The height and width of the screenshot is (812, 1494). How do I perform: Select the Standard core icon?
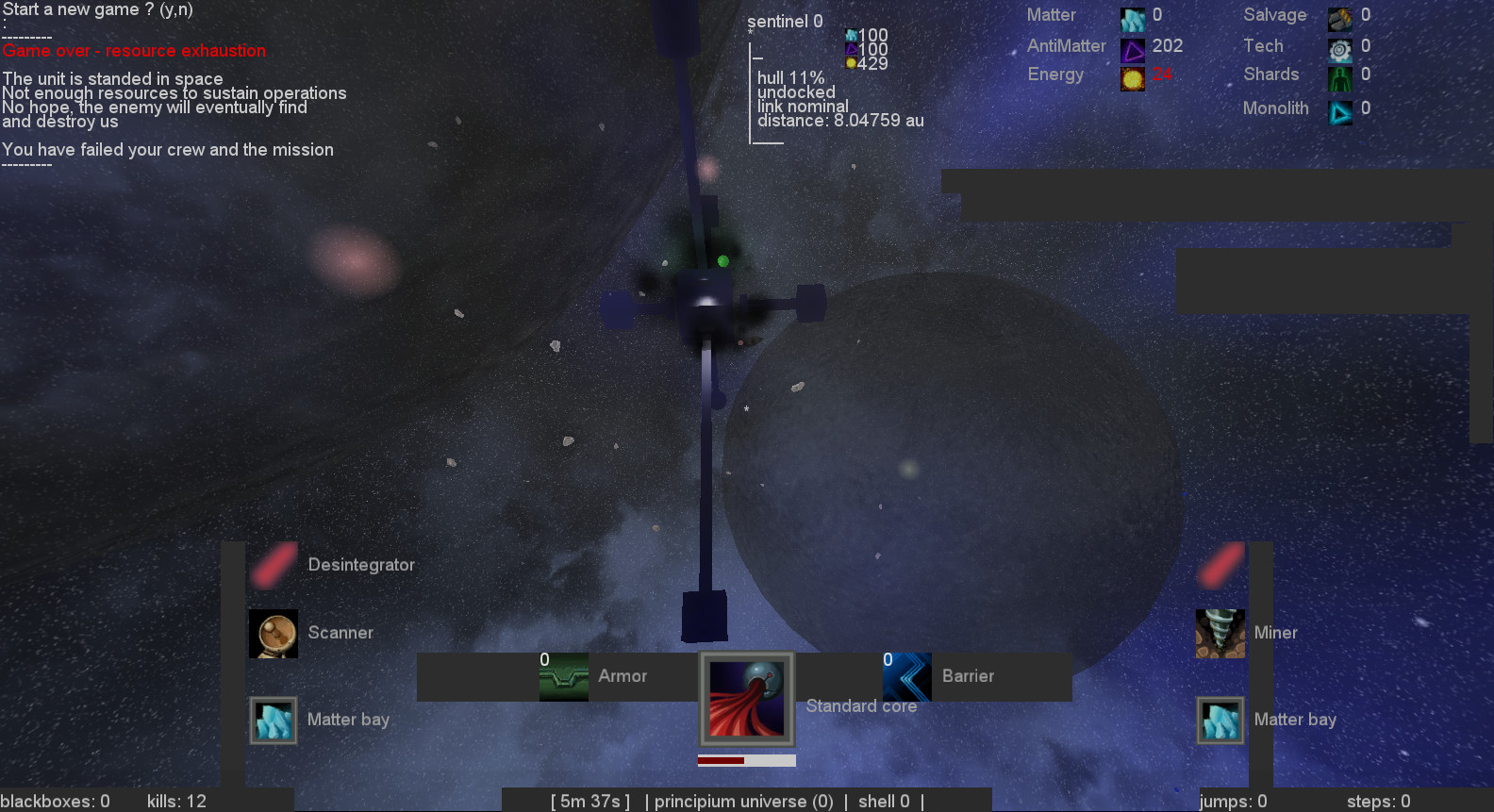(746, 700)
